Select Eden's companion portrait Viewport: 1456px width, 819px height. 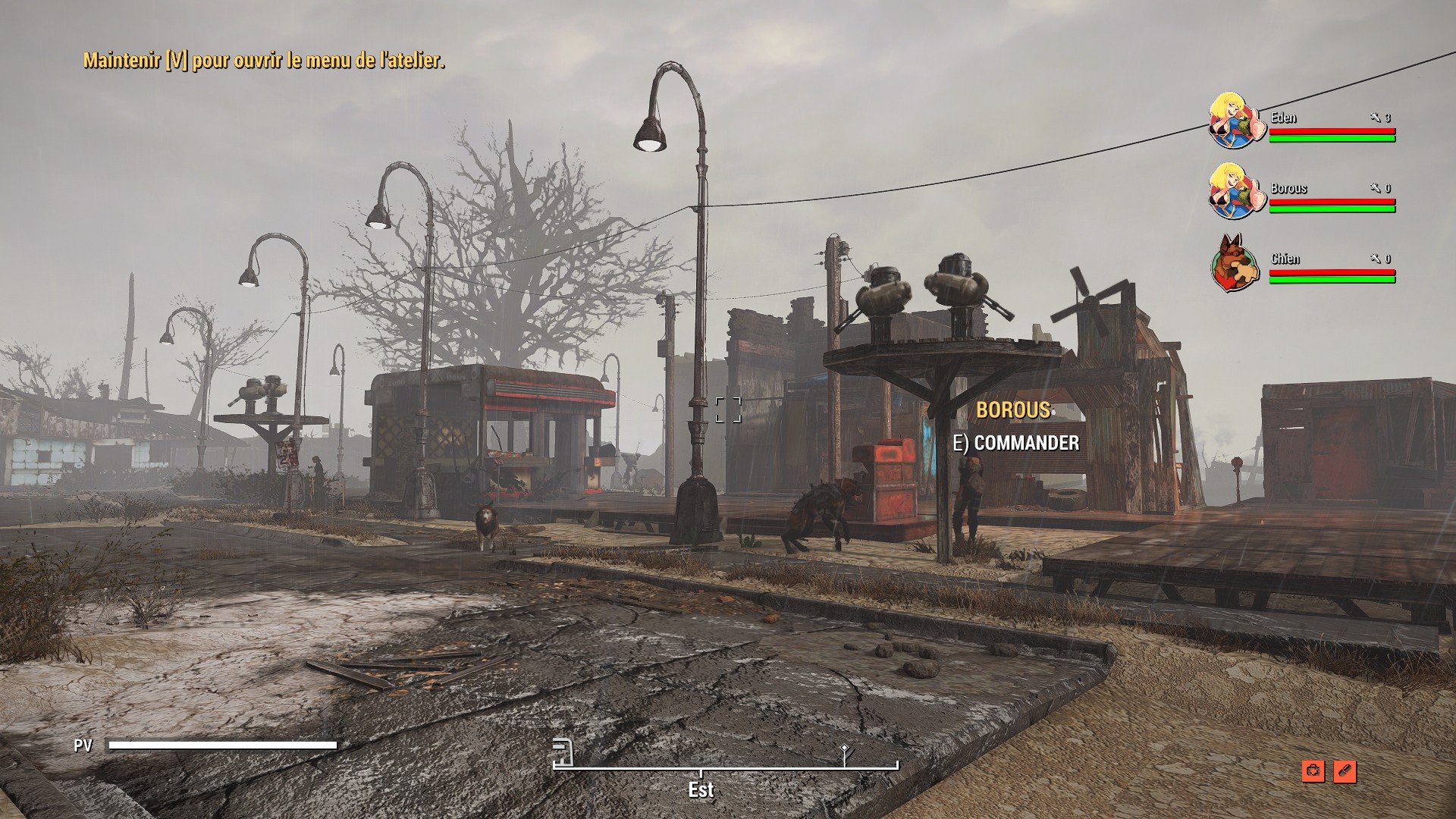pyautogui.click(x=1235, y=121)
